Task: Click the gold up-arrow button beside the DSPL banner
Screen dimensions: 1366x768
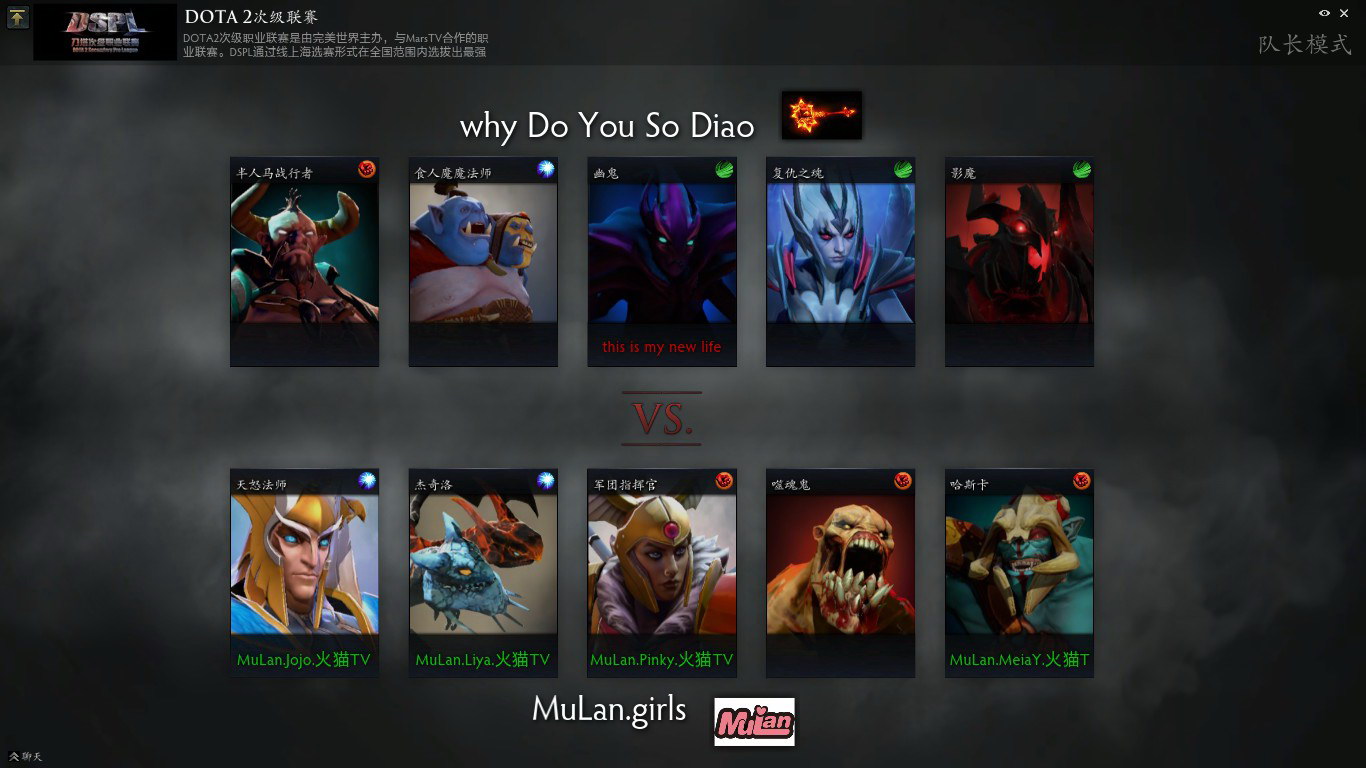Action: pos(17,17)
